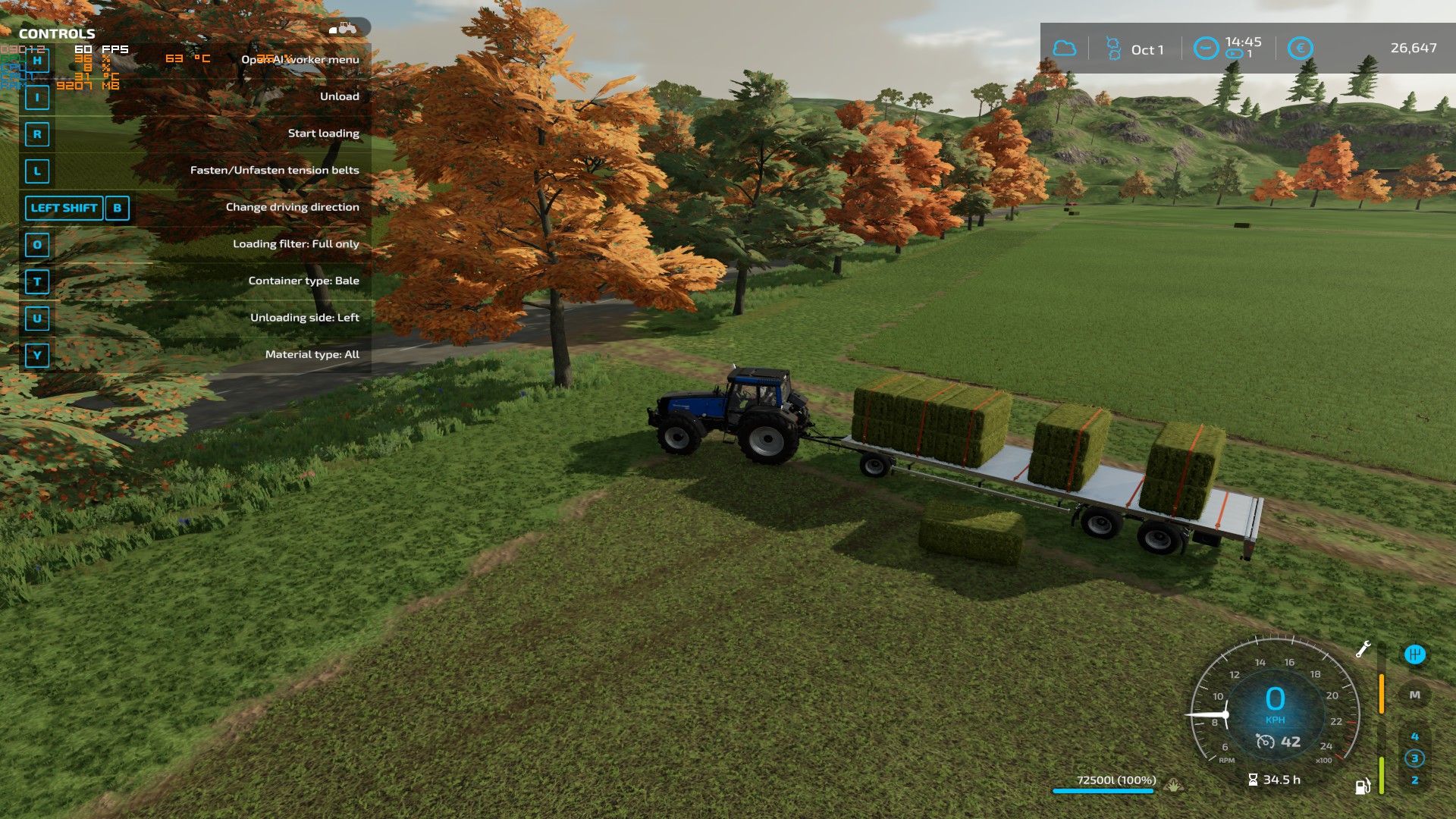Click the Euro currency icon
This screenshot has width=1456, height=819.
click(x=1299, y=48)
